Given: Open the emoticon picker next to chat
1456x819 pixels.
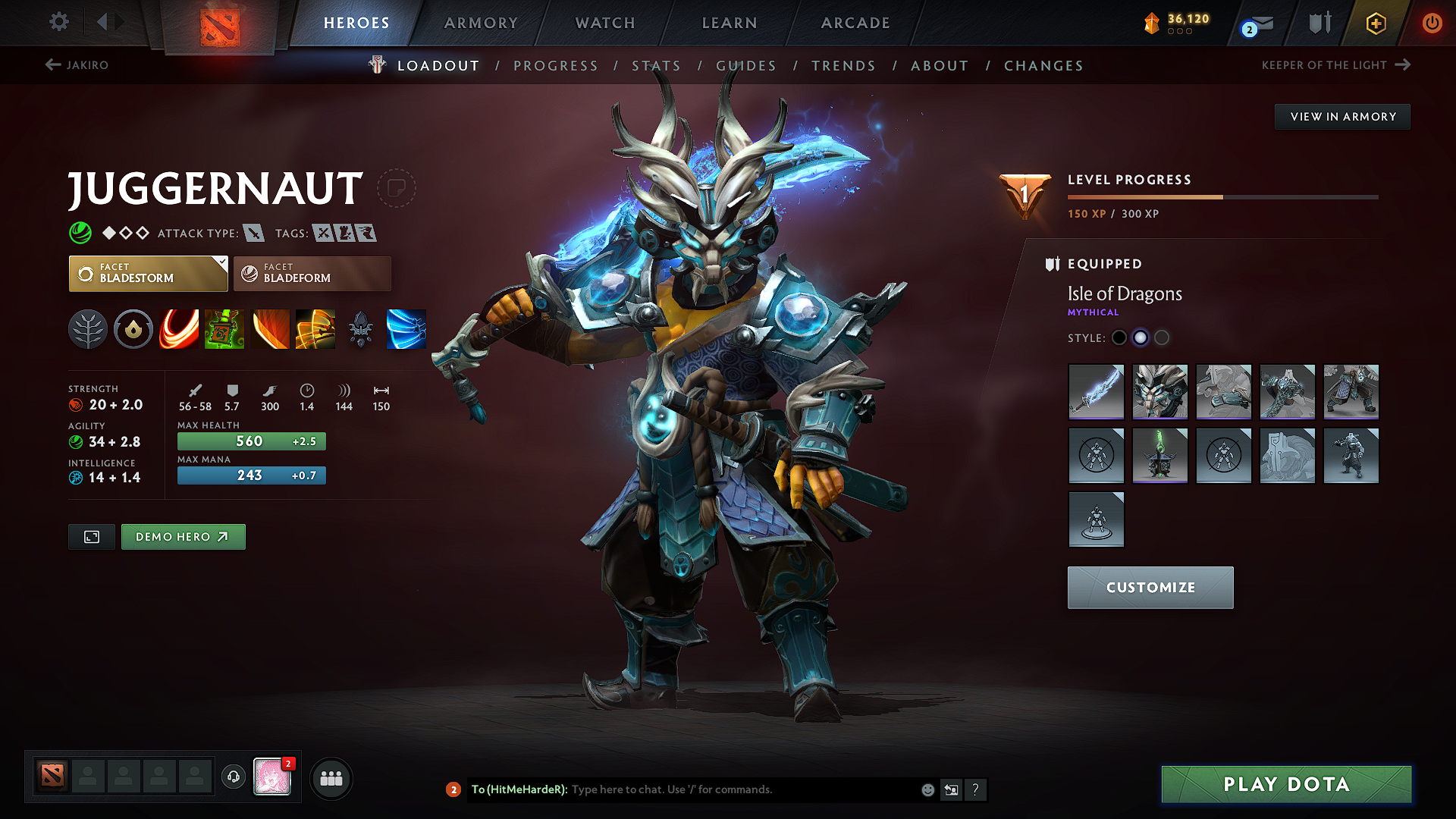Looking at the screenshot, I should (x=927, y=789).
